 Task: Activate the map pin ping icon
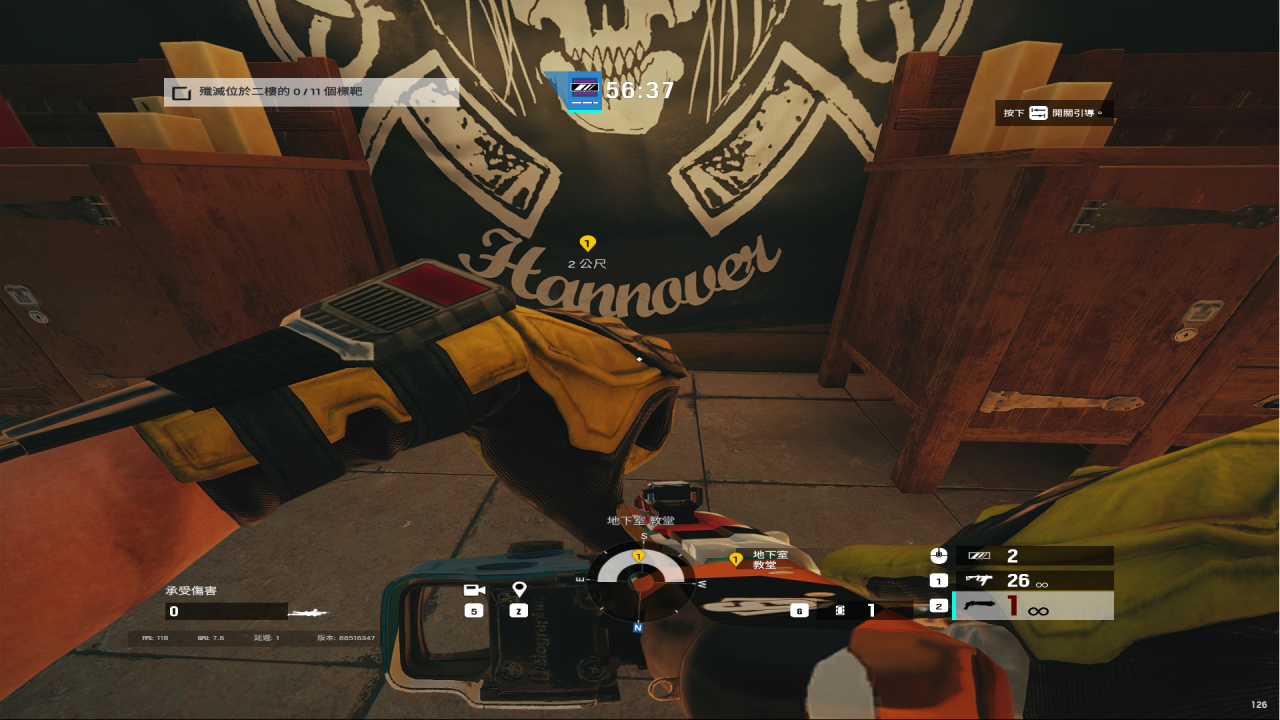coord(518,590)
